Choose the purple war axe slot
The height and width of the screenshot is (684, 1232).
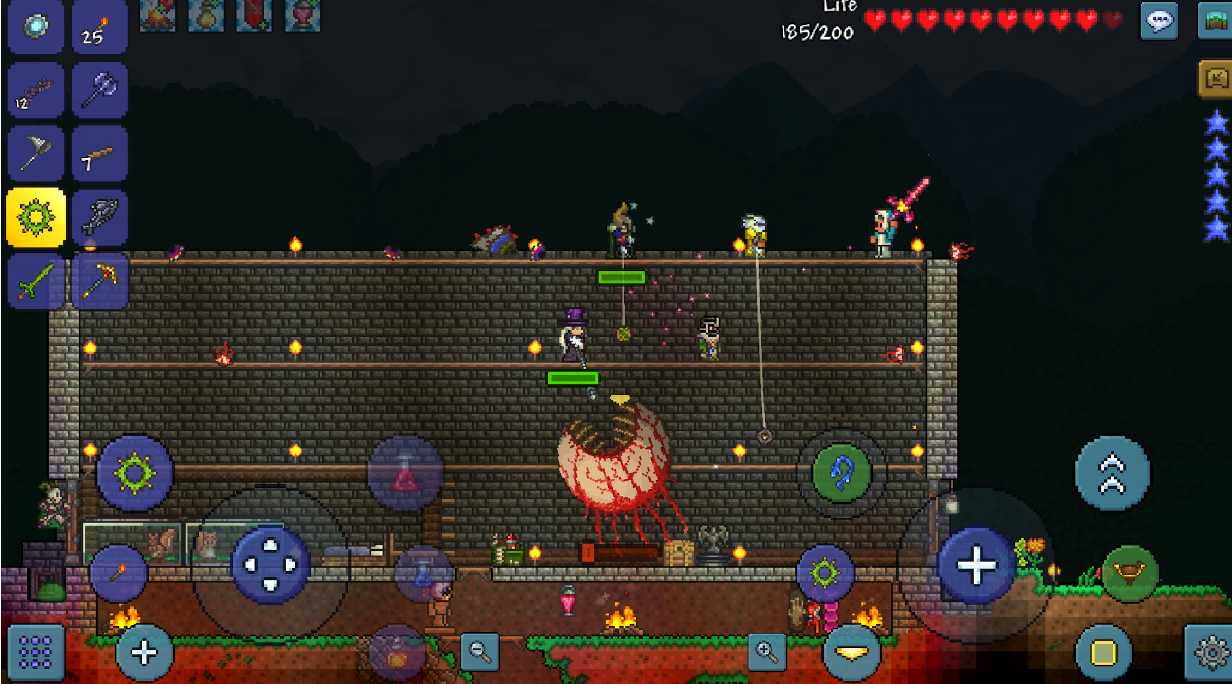[99, 90]
